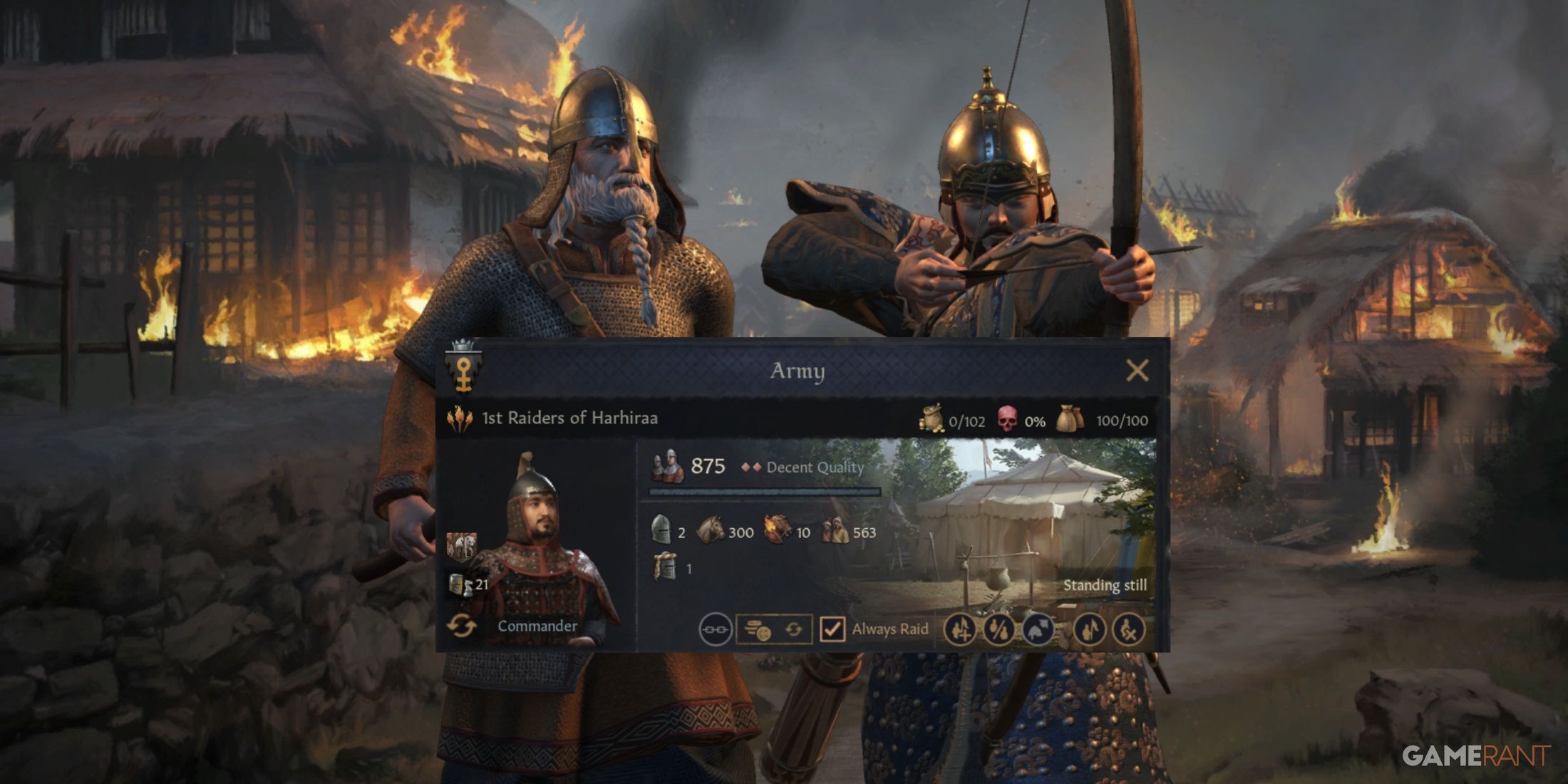Image resolution: width=1568 pixels, height=784 pixels.
Task: Change the army commander with the swap arrows
Action: coord(461,626)
